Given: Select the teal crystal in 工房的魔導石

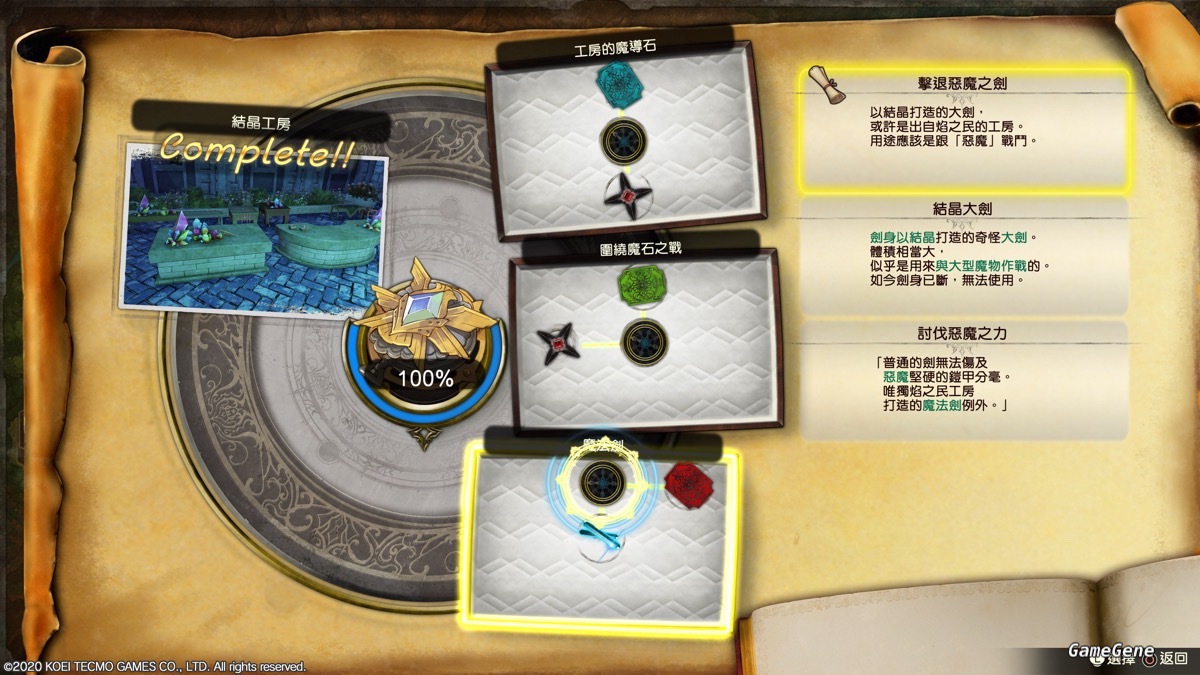Looking at the screenshot, I should point(620,81).
